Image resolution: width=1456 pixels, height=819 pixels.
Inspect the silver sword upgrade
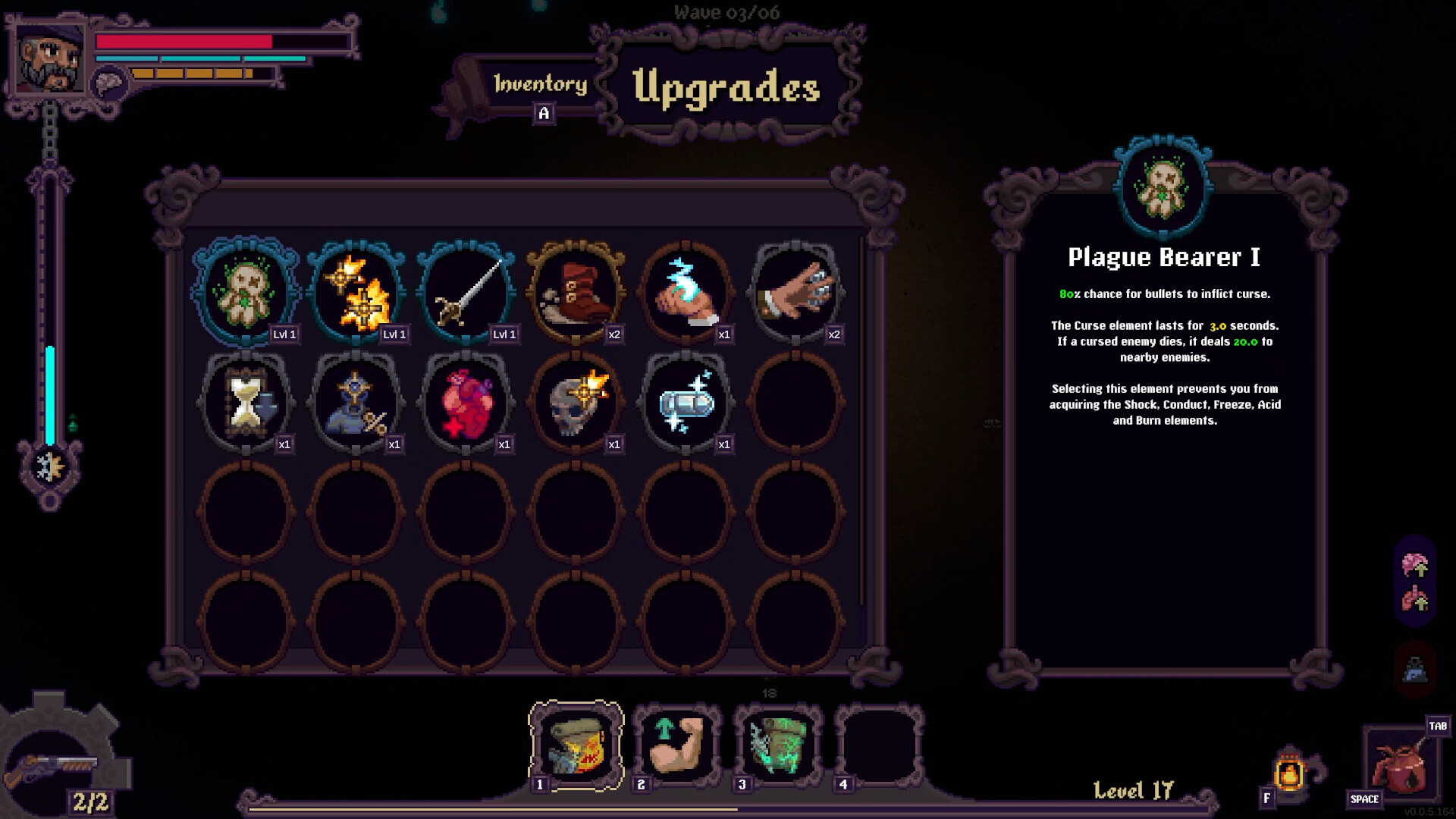[466, 292]
